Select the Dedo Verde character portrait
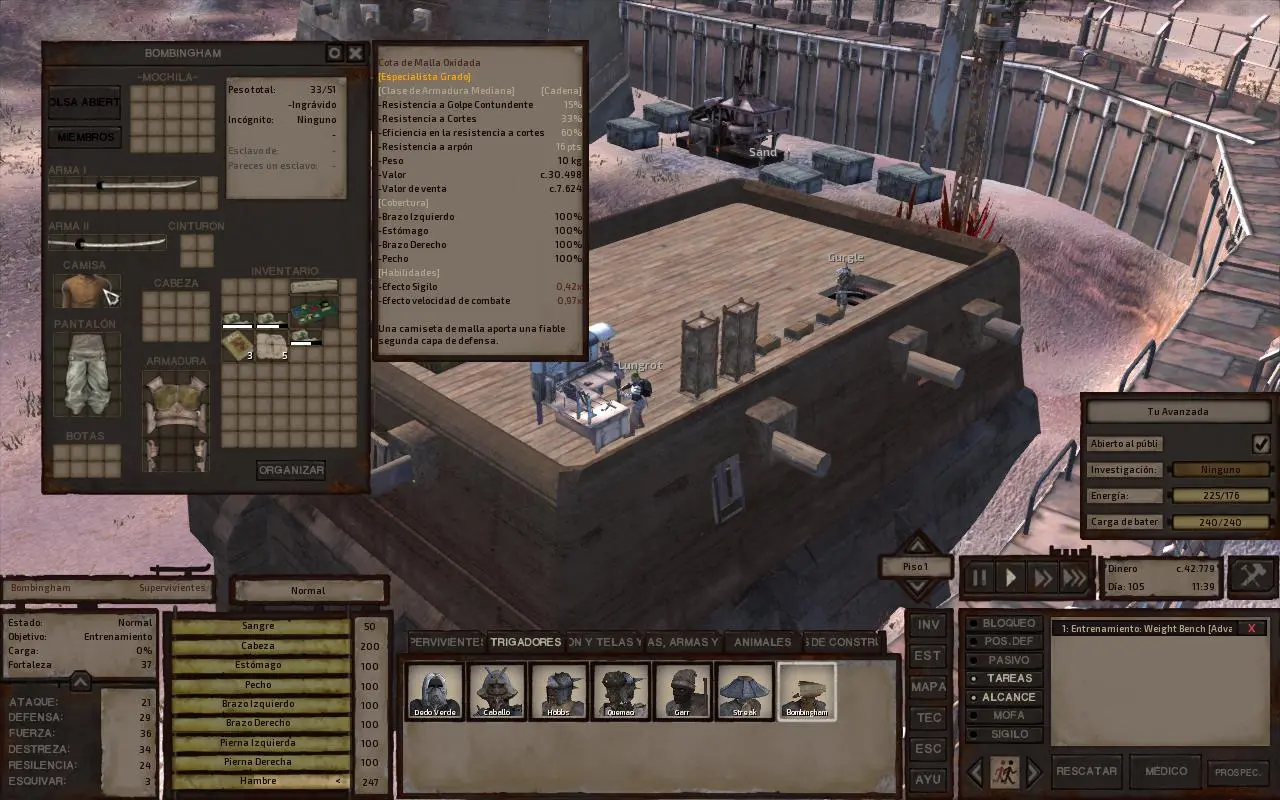Screen dimensions: 1280x800 coord(435,691)
